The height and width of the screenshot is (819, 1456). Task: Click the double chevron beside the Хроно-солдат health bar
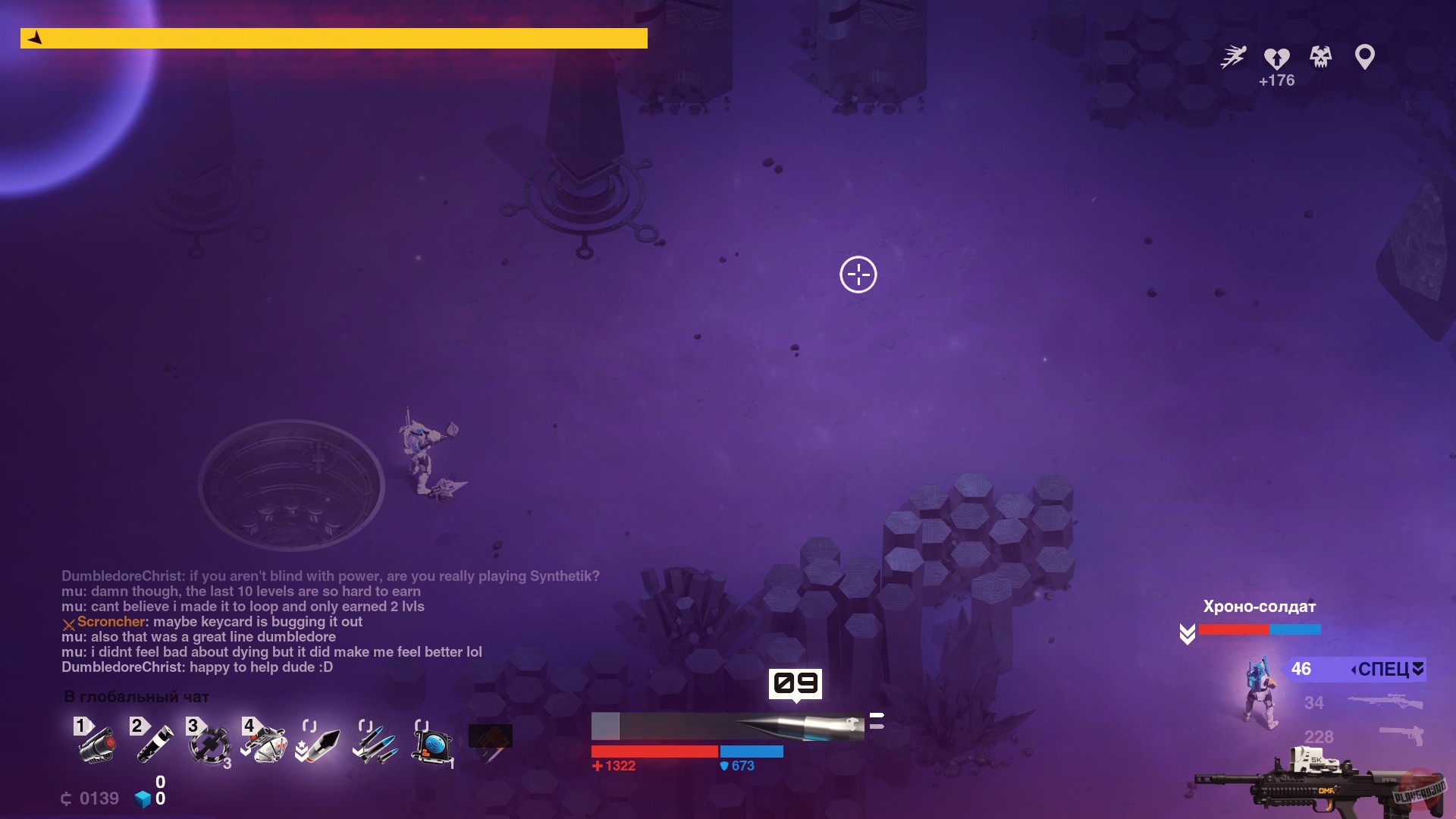click(x=1188, y=633)
